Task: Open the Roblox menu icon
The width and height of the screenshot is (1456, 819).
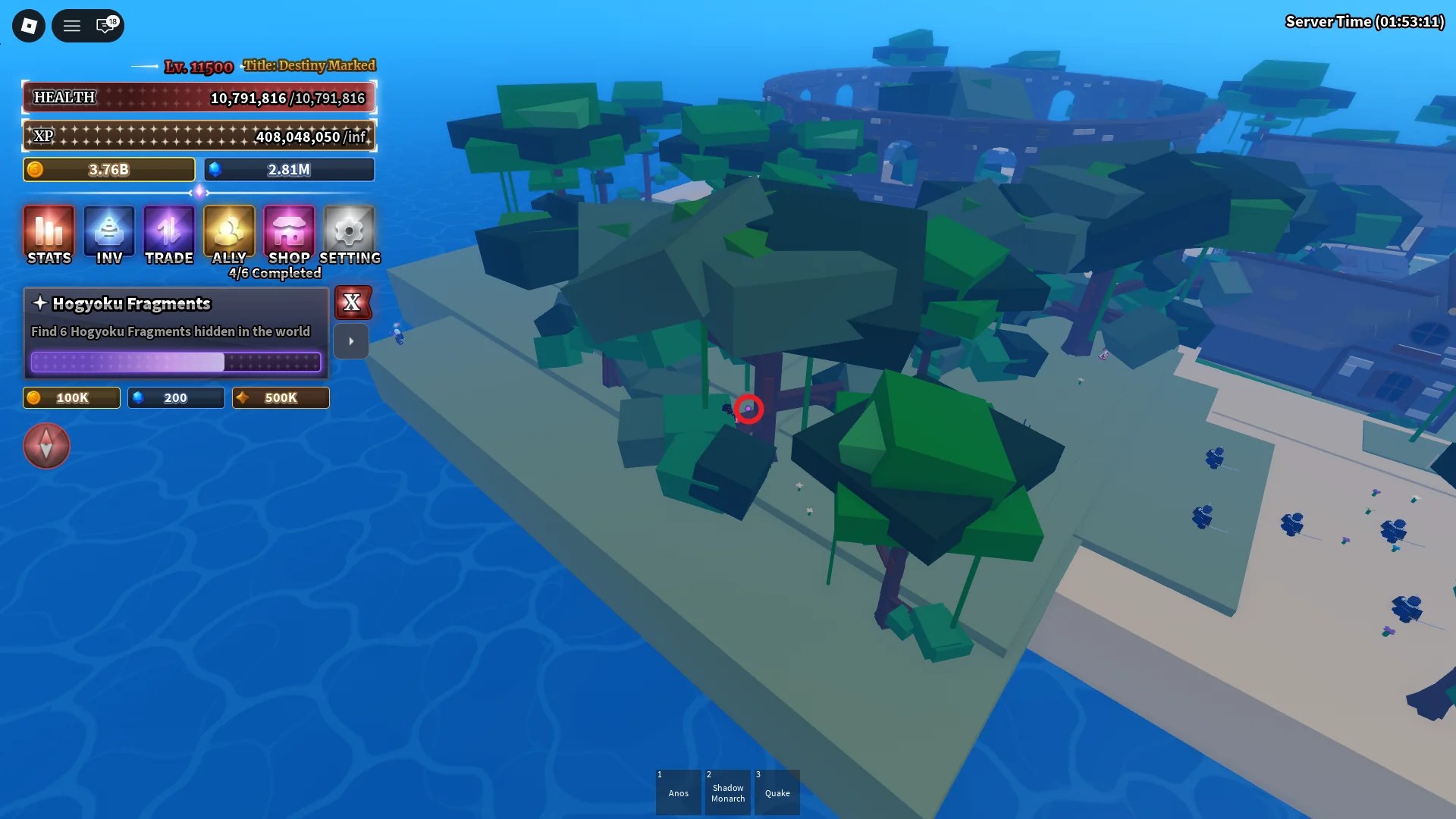Action: coord(28,25)
